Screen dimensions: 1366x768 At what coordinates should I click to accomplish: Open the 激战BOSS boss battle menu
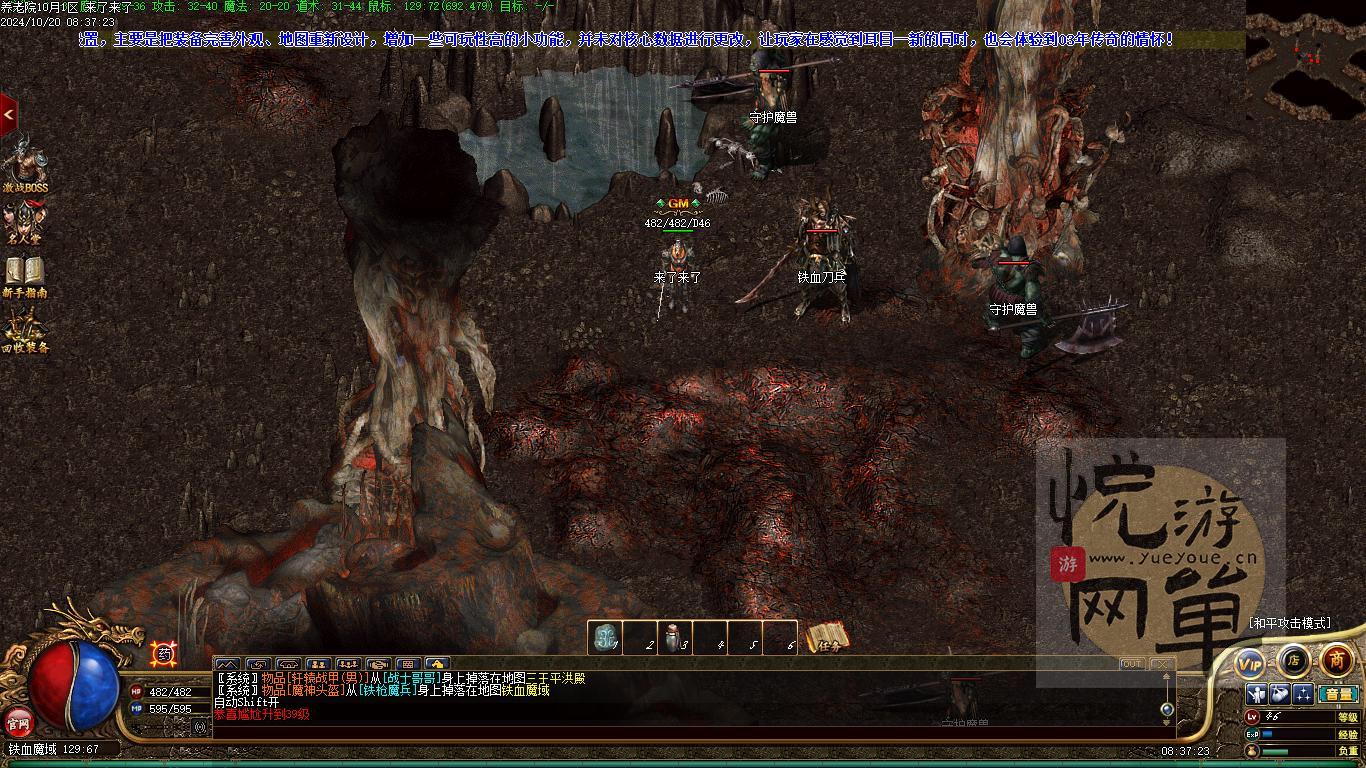(24, 164)
